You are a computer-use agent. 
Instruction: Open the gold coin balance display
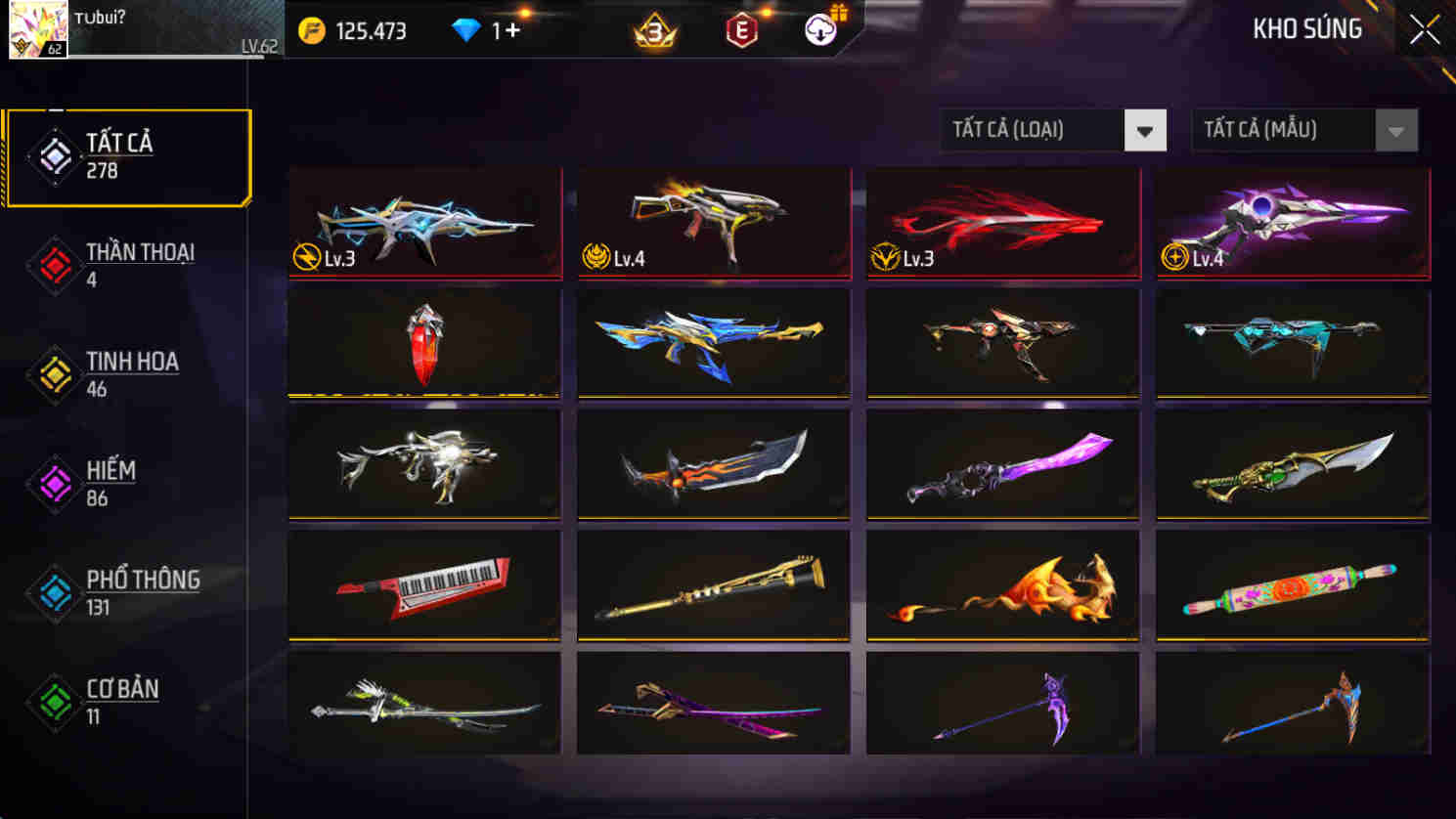pos(362,29)
